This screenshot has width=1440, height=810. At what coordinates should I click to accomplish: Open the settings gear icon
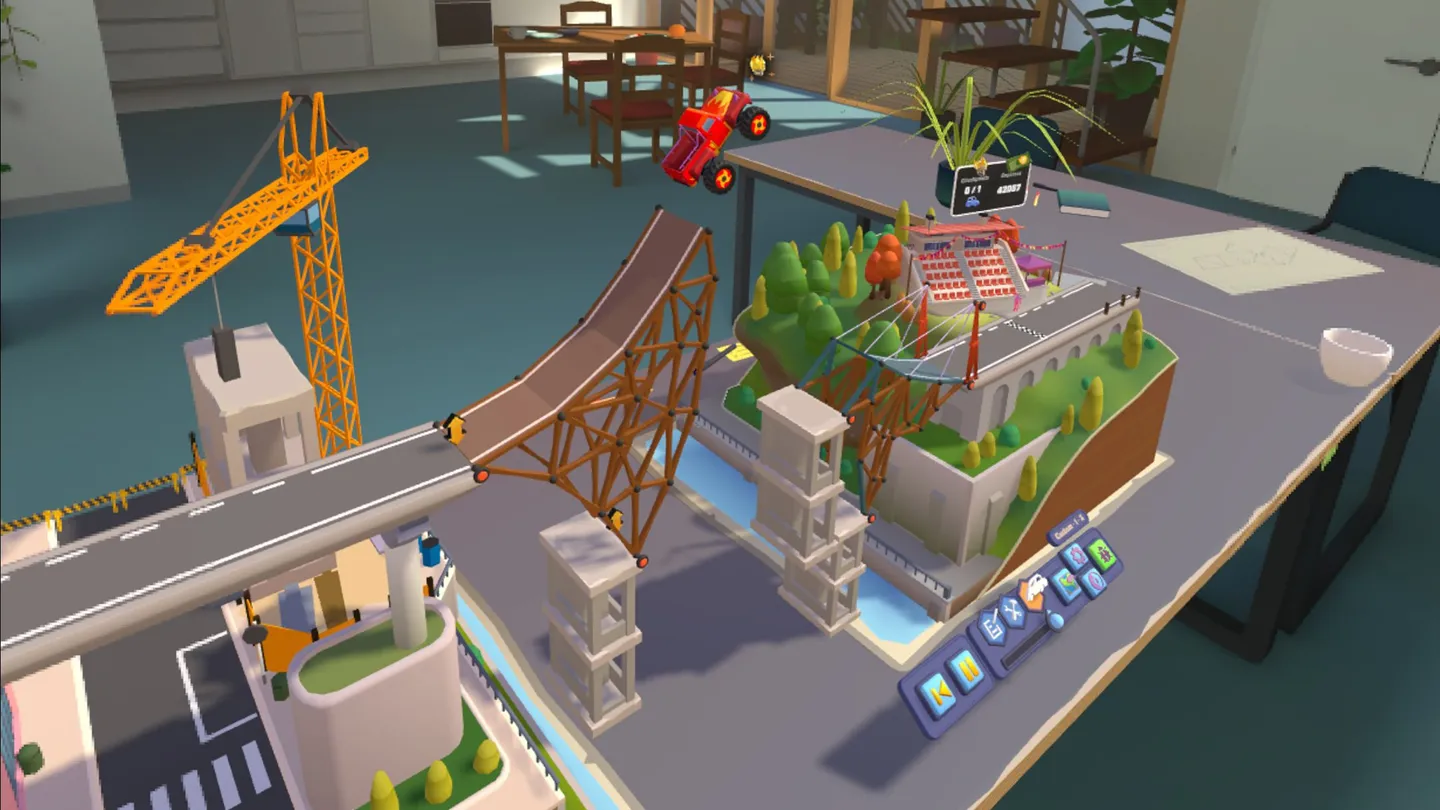coord(1076,556)
